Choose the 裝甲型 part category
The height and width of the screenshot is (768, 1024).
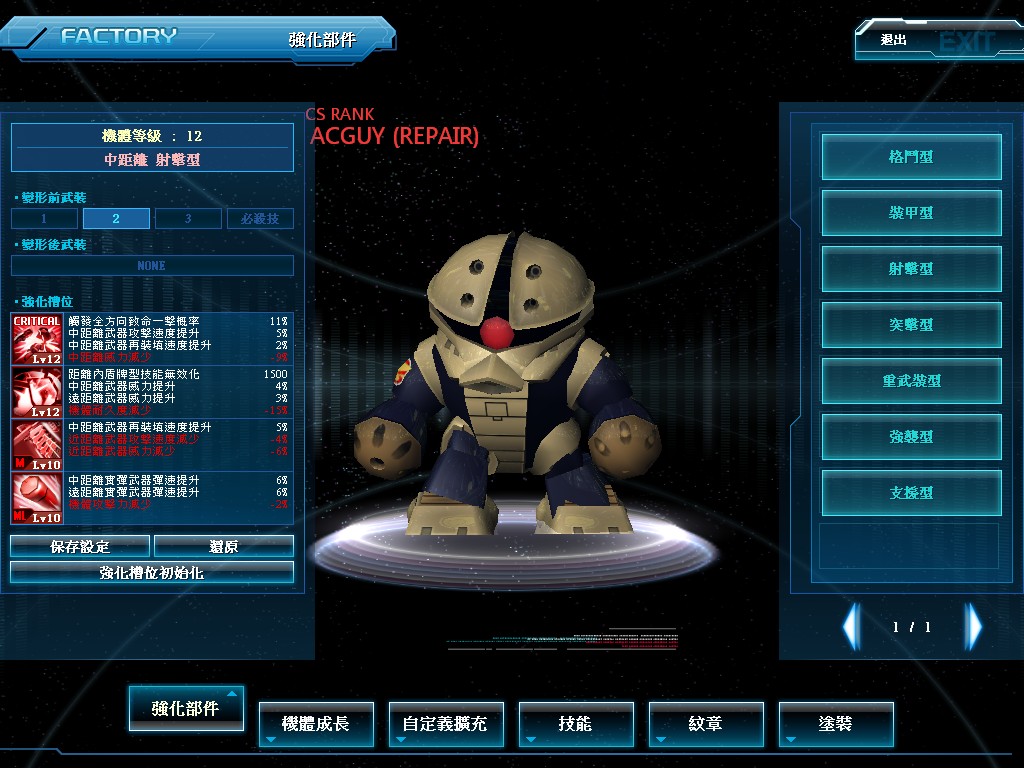(911, 213)
